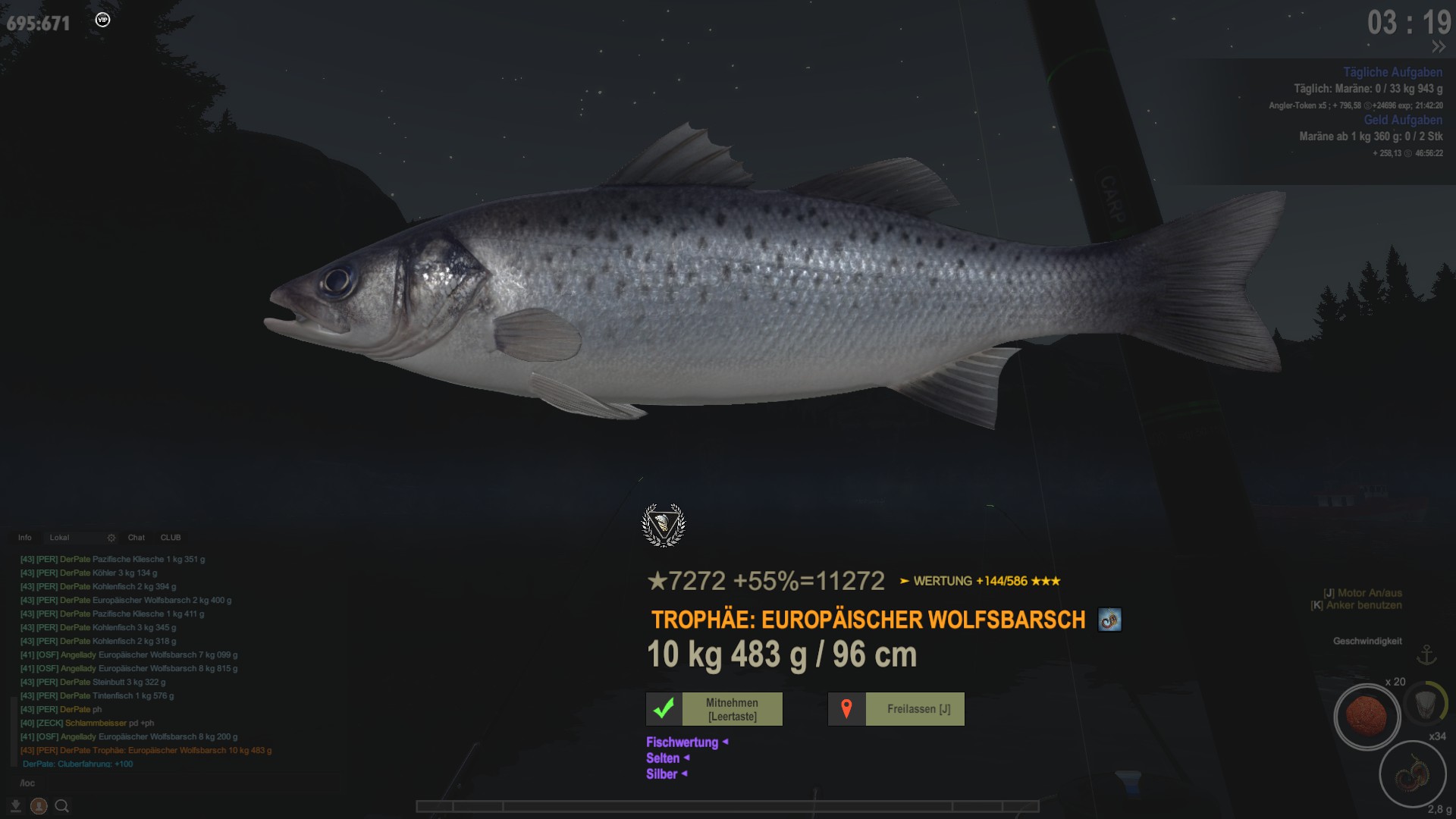Open the magnifying glass search icon
1456x819 pixels.
point(62,806)
